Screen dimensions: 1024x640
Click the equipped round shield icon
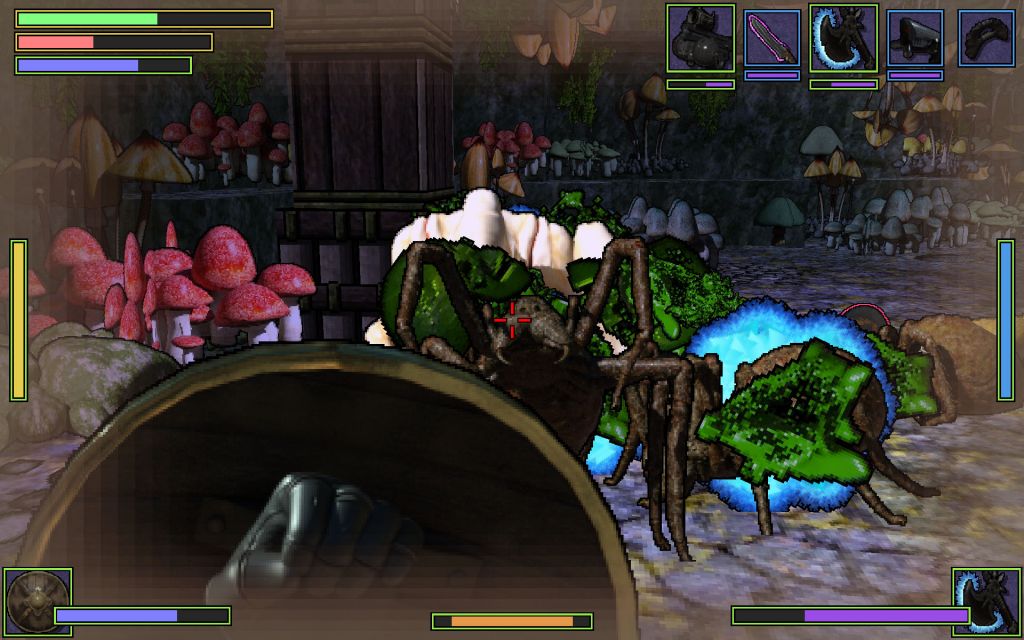pos(38,603)
